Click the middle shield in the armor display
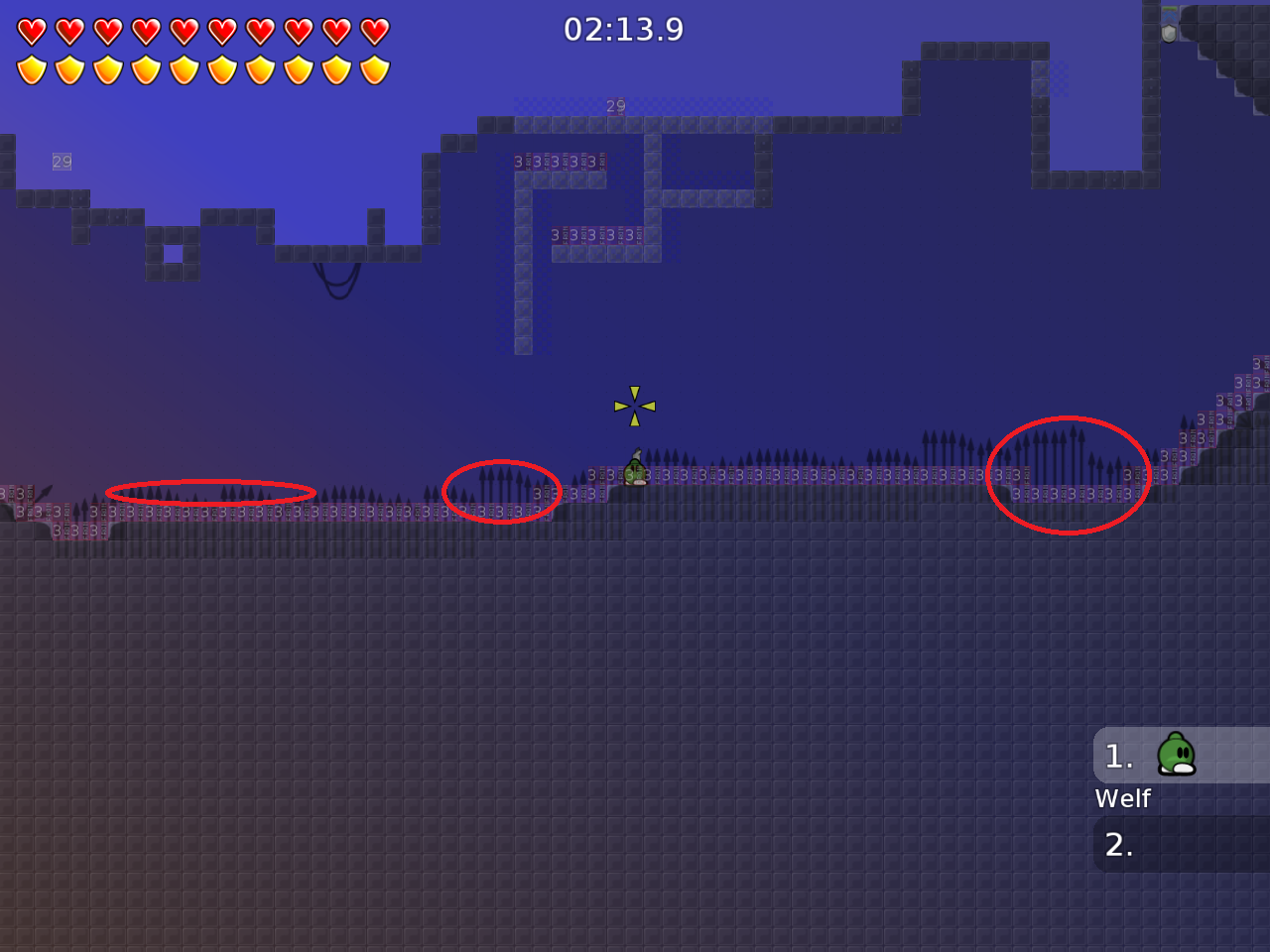Image resolution: width=1270 pixels, height=952 pixels. 183,66
